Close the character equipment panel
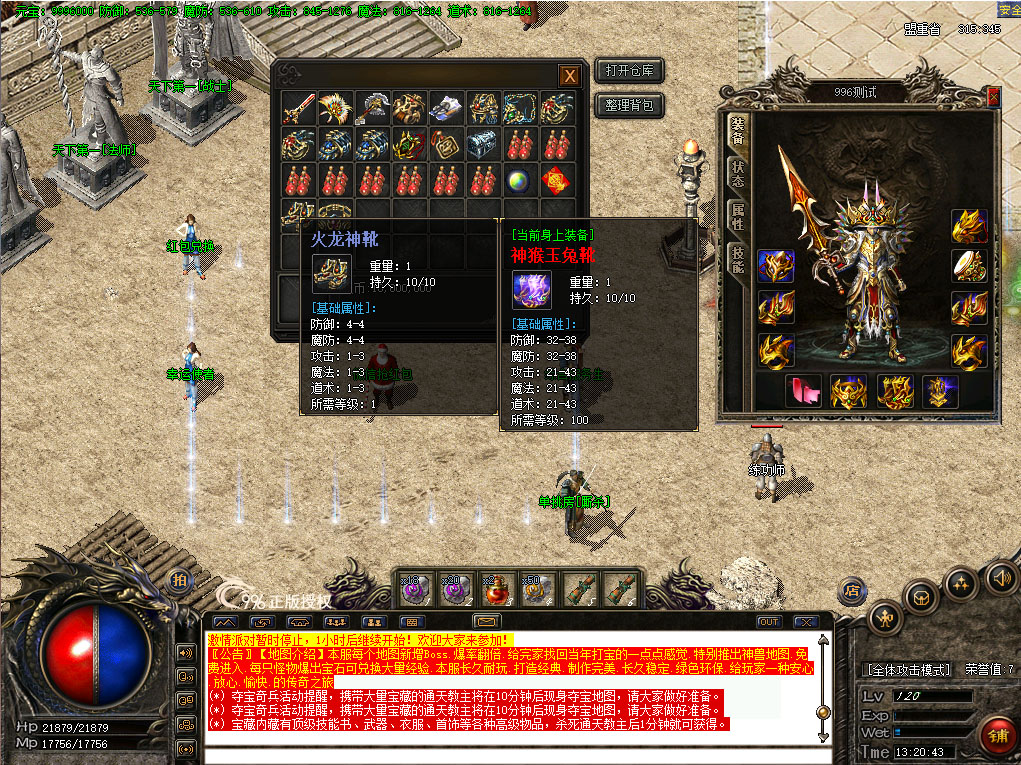This screenshot has width=1021, height=765. [993, 96]
